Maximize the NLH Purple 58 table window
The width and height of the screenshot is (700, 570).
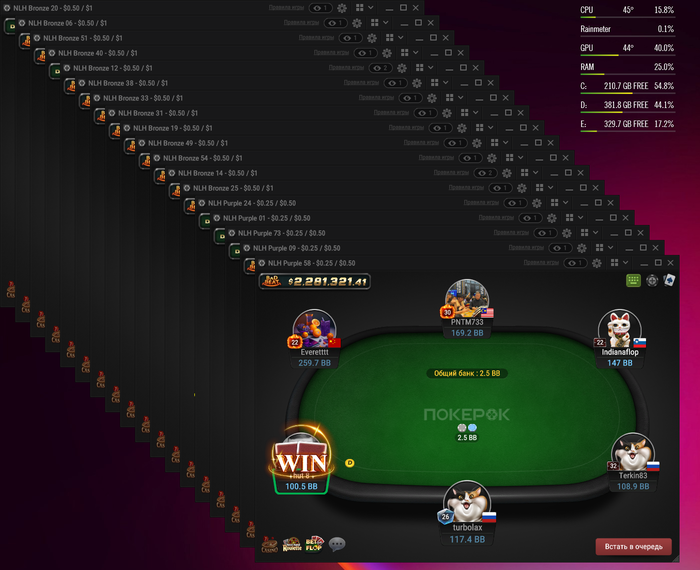coord(656,263)
